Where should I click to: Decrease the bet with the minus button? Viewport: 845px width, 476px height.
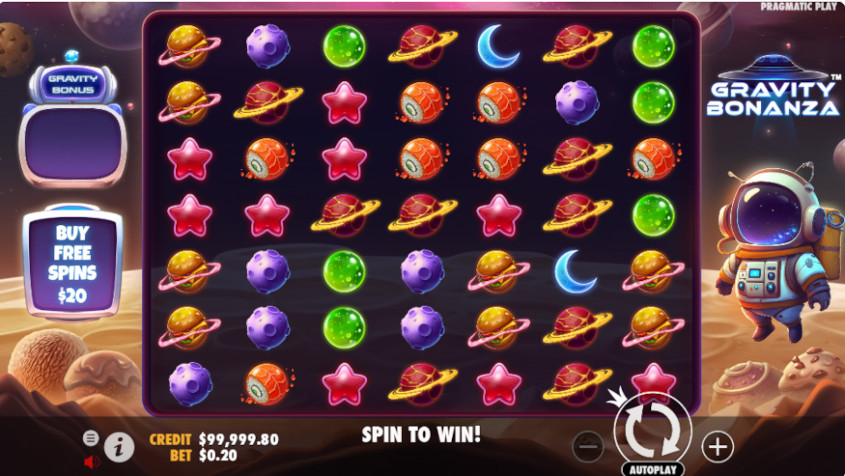[590, 445]
